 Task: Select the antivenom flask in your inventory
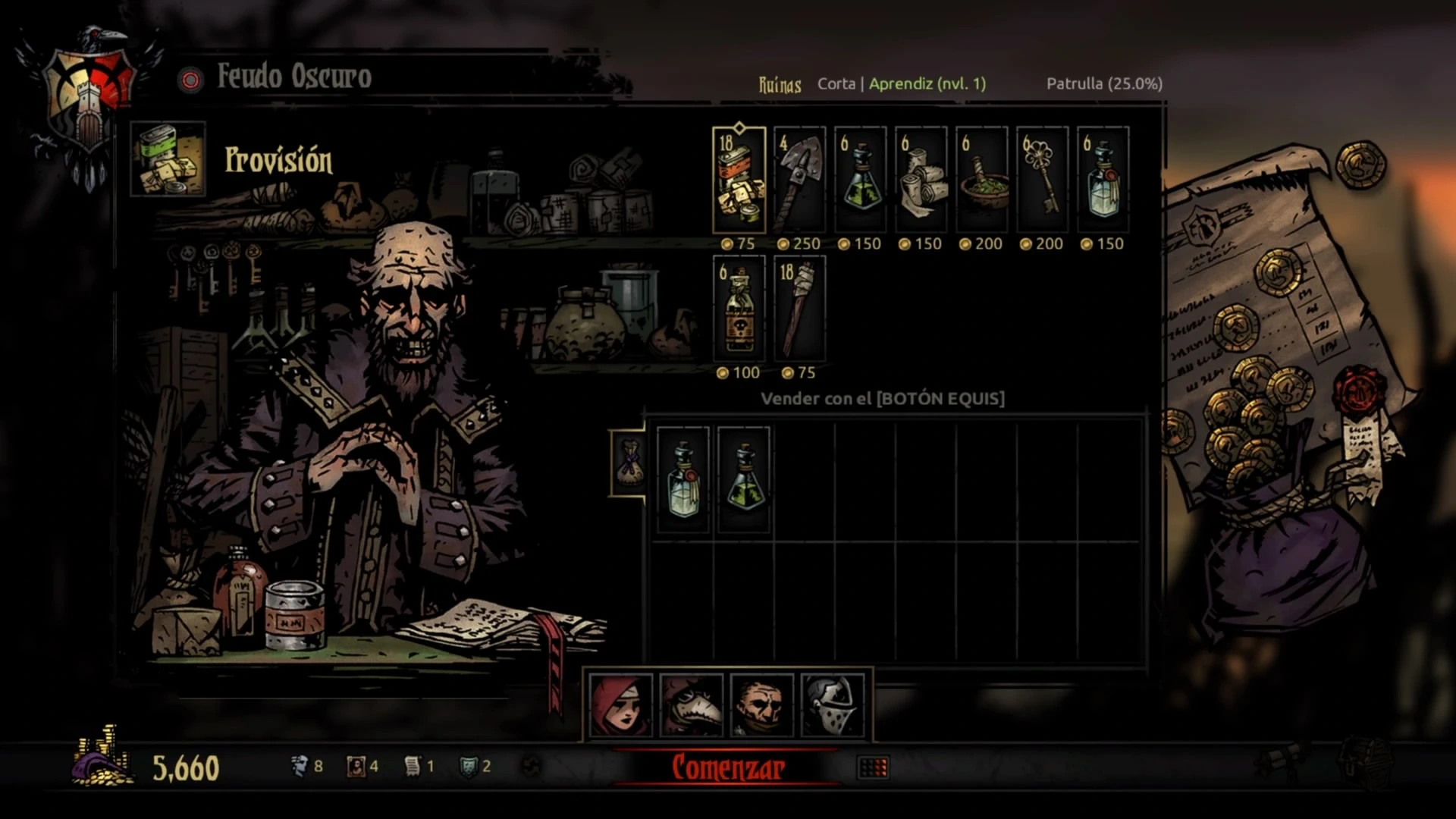coord(744,480)
